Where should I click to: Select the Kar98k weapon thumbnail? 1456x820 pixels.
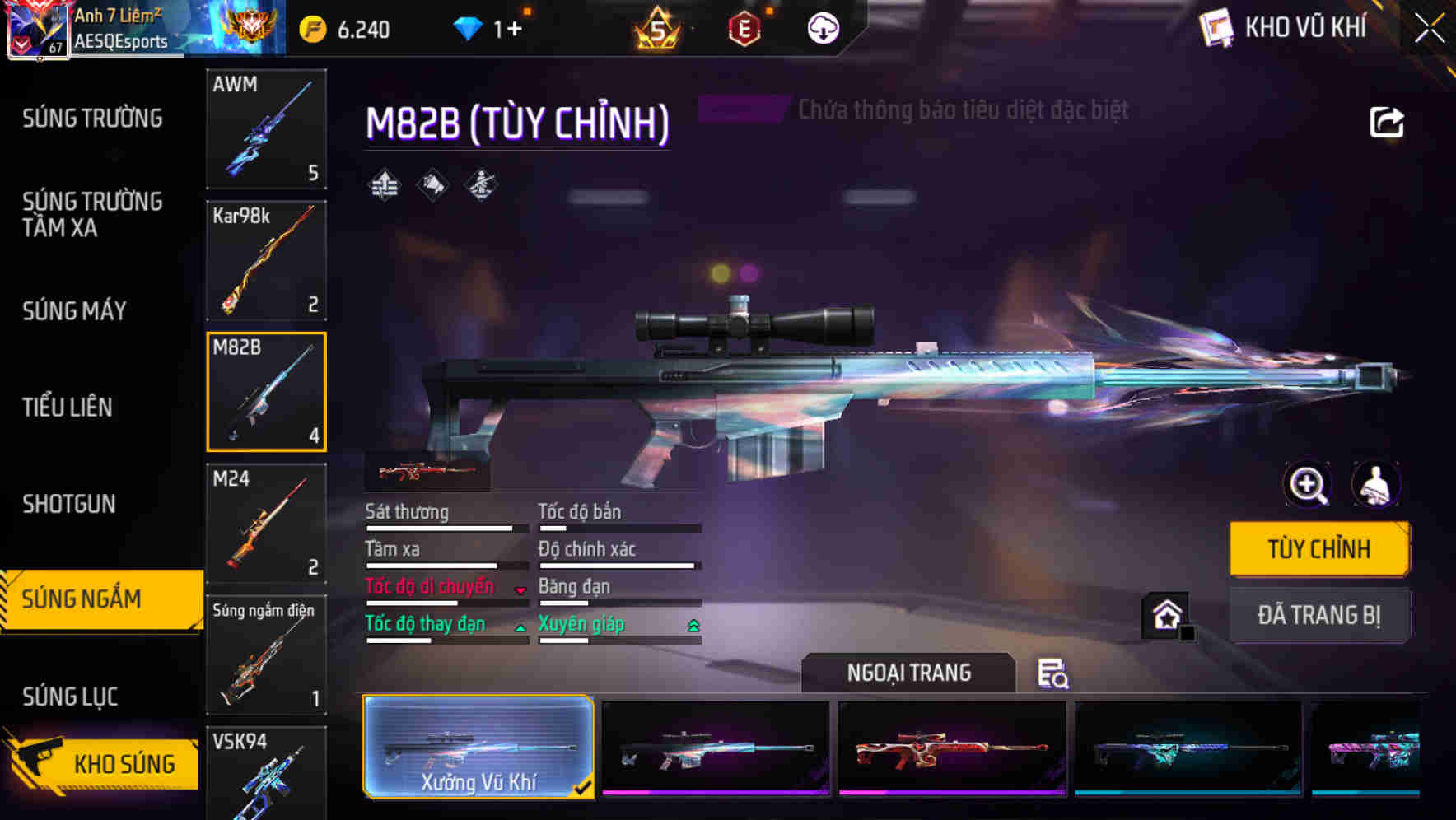click(x=266, y=260)
